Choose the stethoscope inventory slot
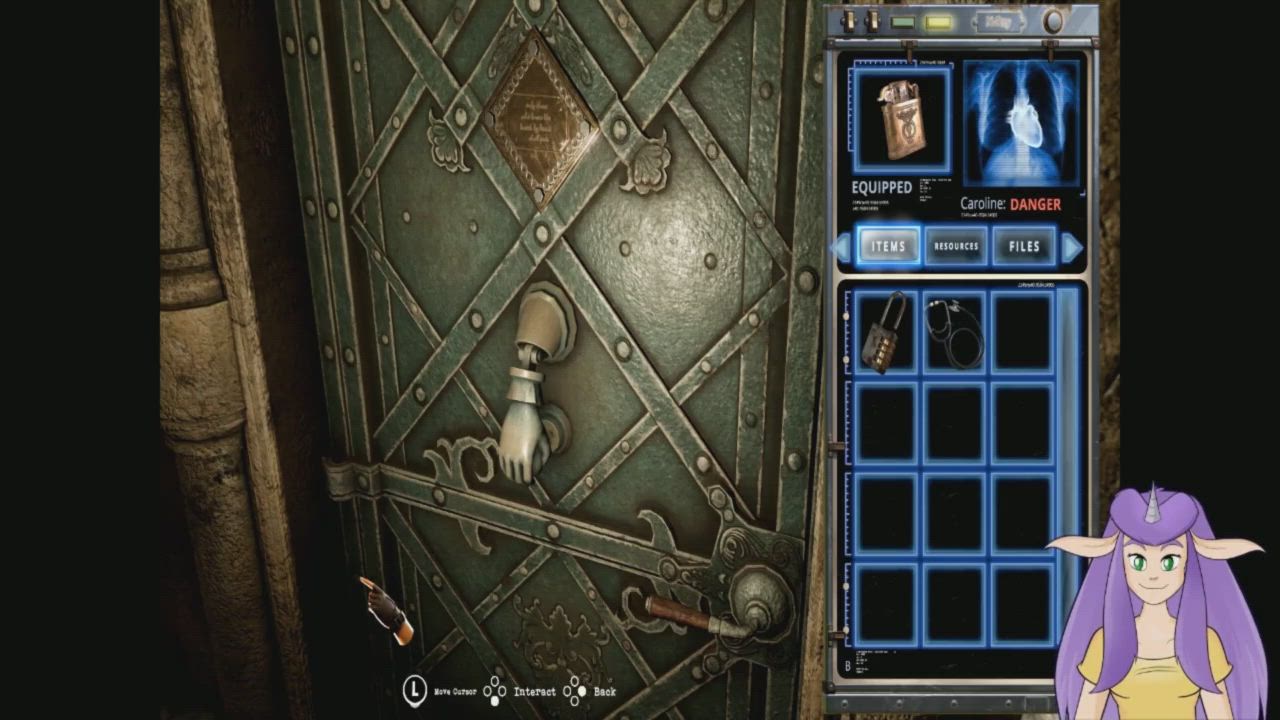The height and width of the screenshot is (720, 1280). click(x=954, y=333)
